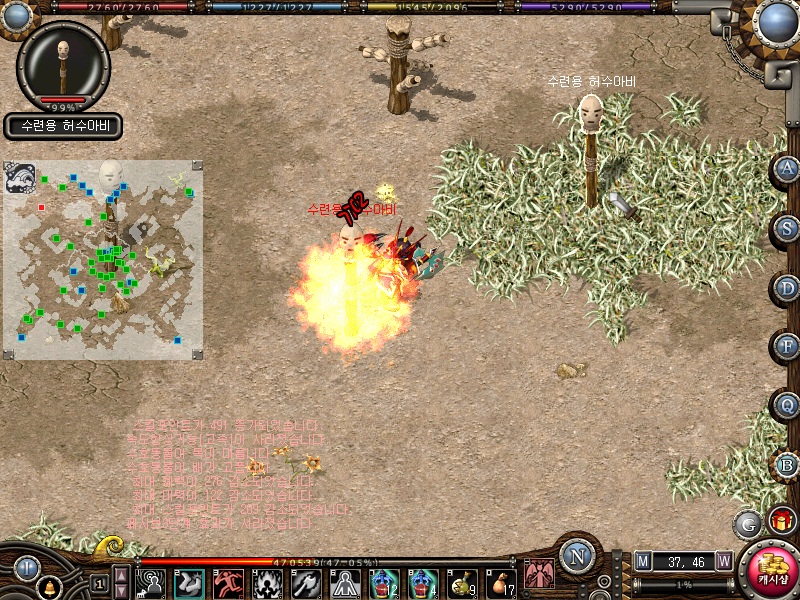
Task: Open the red gift box icon
Action: (x=782, y=520)
